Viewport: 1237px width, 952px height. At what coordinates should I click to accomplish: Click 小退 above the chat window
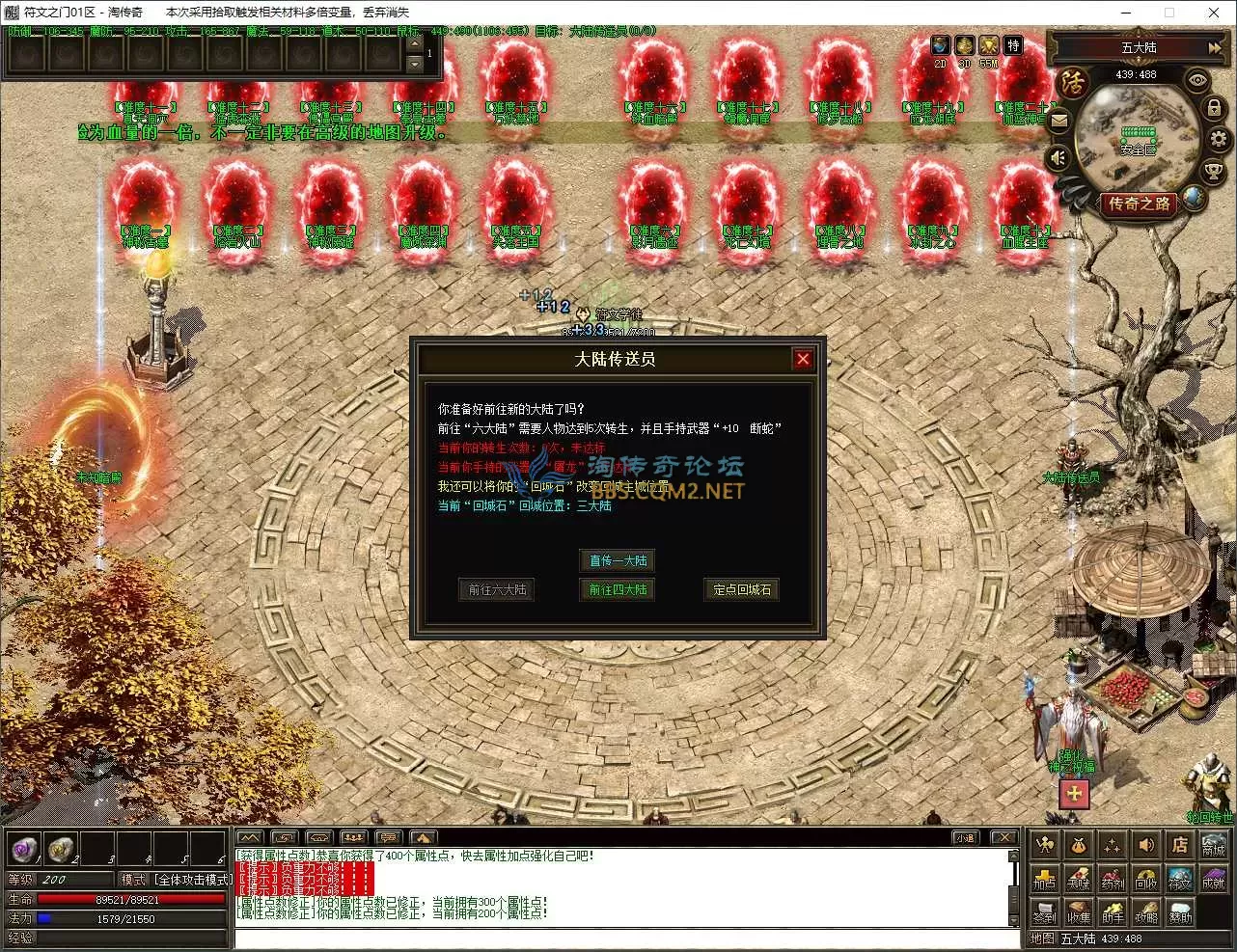[968, 837]
